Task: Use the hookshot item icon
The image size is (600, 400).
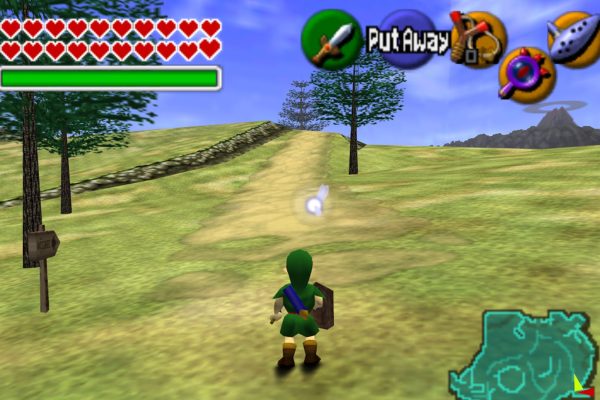Action: tap(477, 38)
